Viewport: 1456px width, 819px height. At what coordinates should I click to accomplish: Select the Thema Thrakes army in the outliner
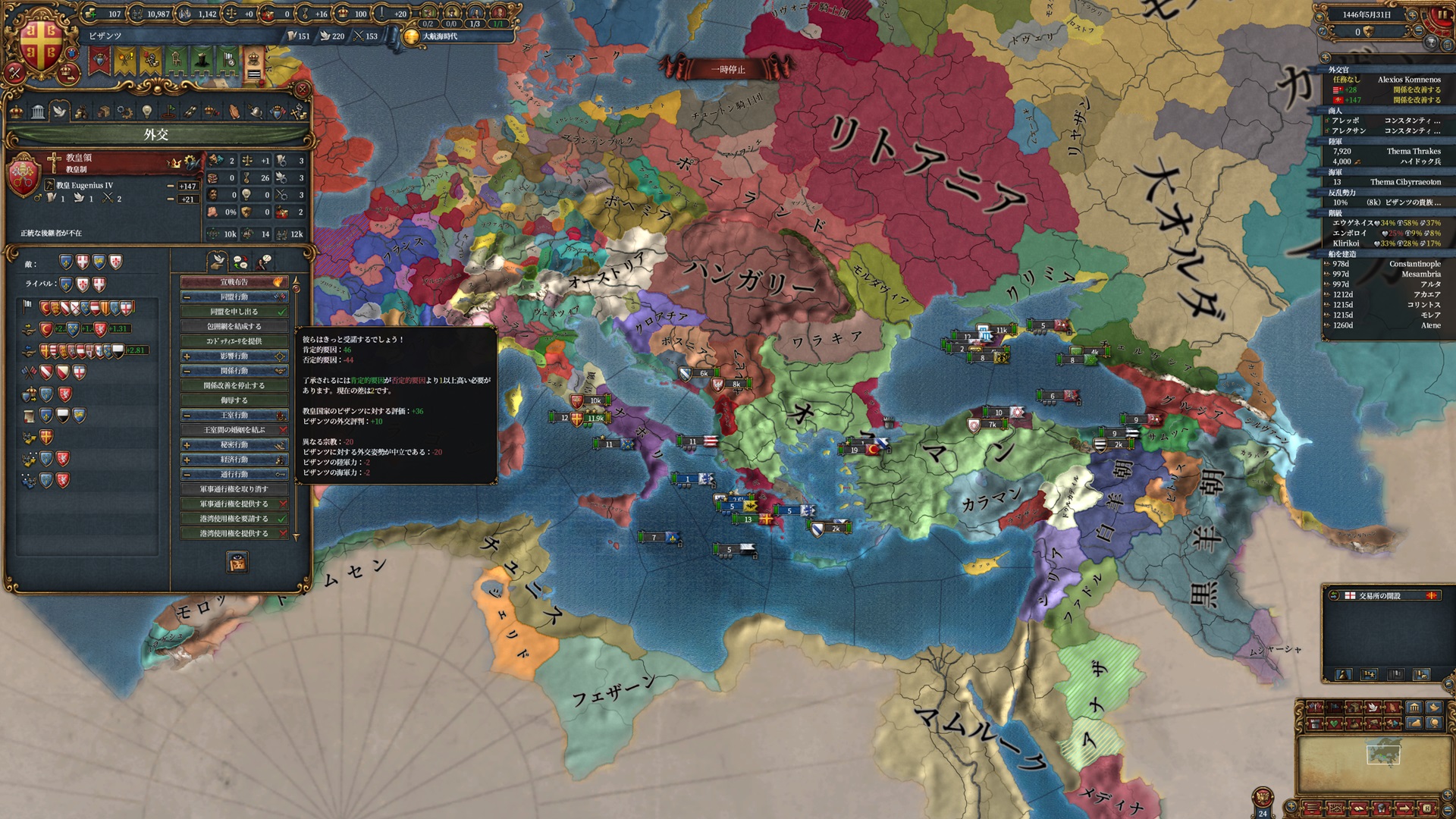coord(1413,152)
